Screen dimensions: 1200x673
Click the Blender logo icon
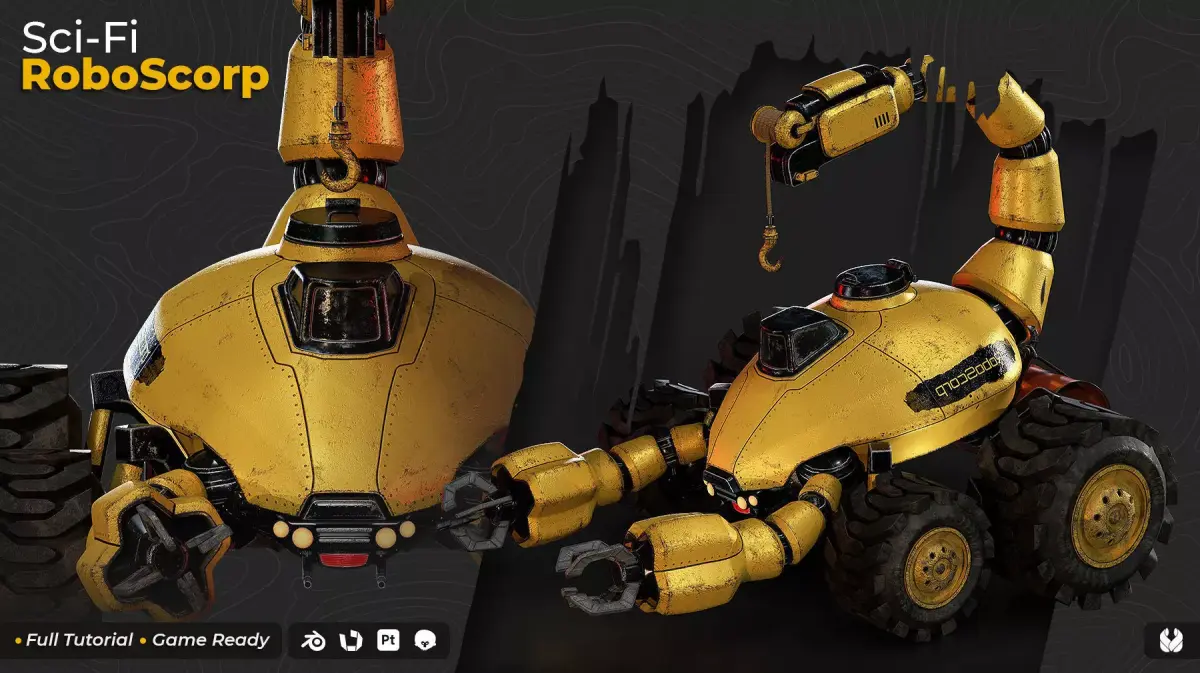[314, 640]
